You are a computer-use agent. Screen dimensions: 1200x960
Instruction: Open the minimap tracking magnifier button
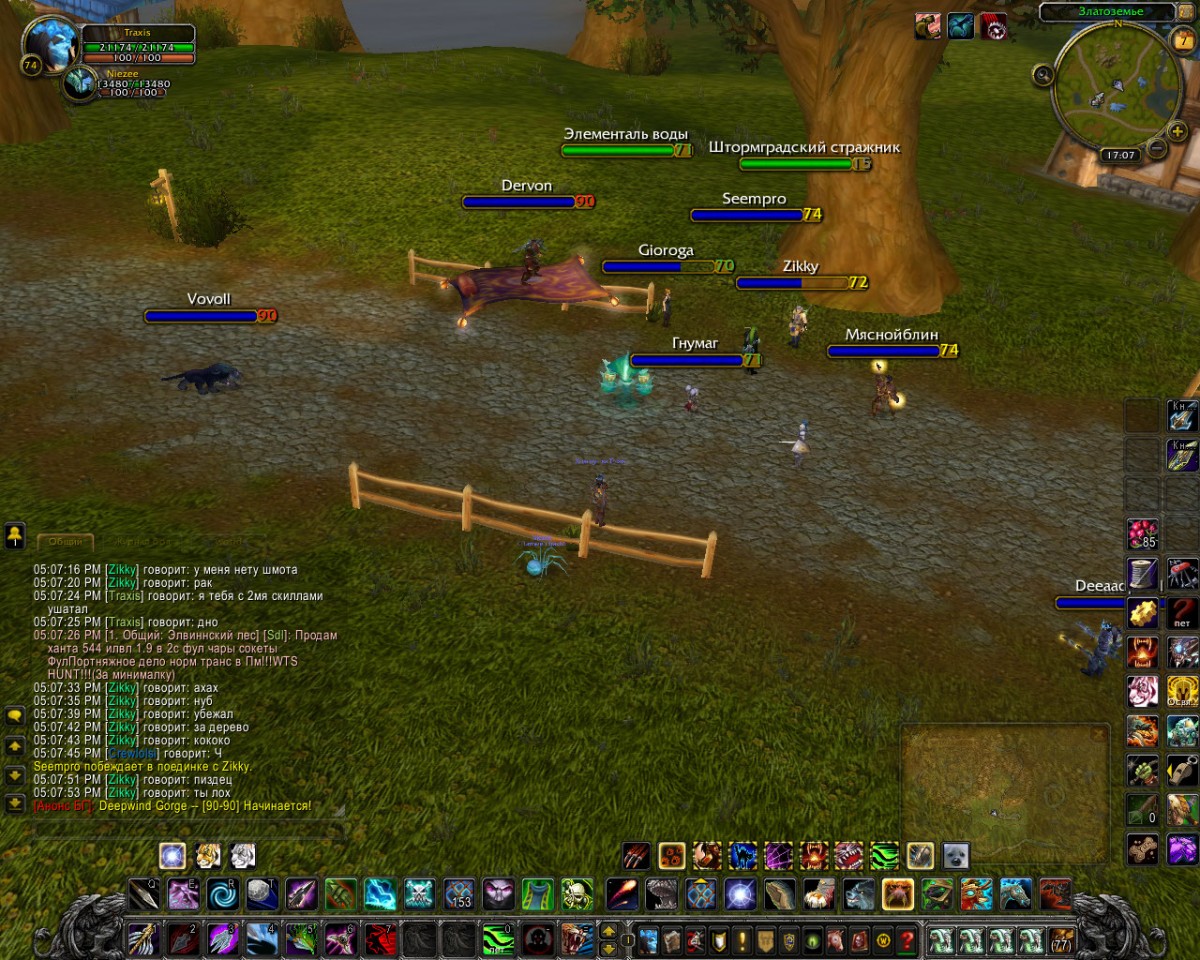pos(1044,75)
